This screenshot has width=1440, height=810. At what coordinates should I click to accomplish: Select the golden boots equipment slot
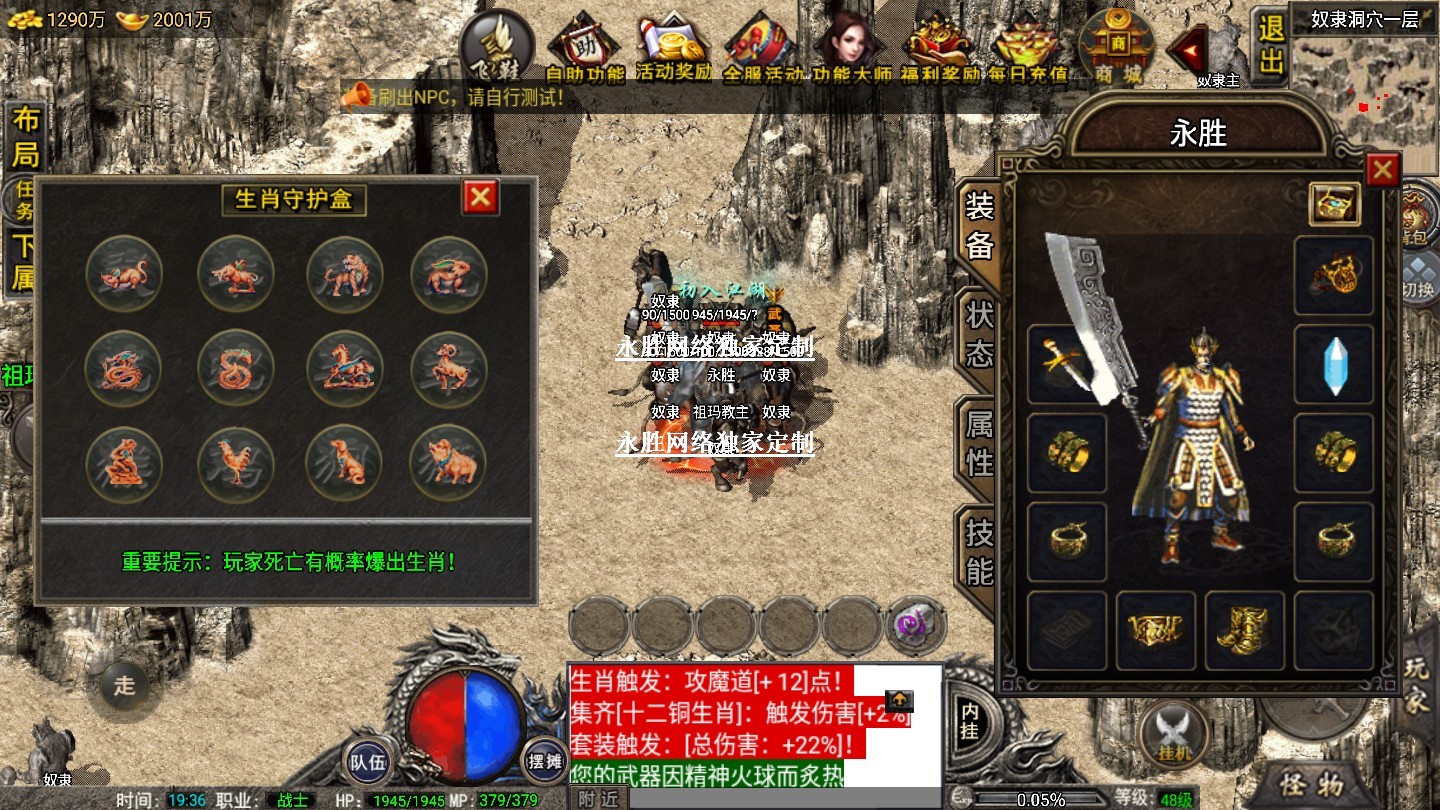tap(1244, 630)
